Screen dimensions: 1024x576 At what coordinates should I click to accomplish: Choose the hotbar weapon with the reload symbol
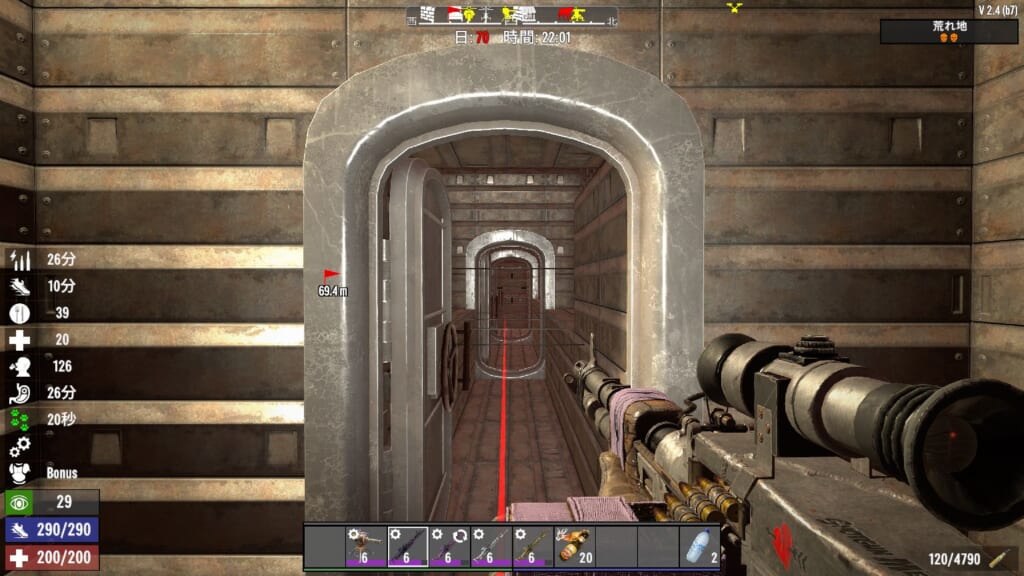(x=449, y=547)
